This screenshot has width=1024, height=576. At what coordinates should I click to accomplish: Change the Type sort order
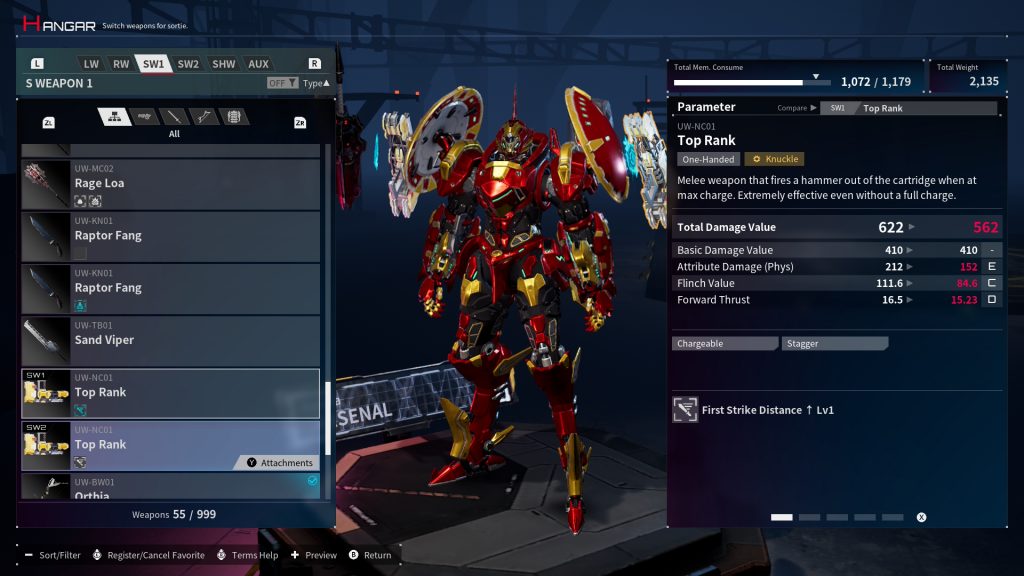coord(315,83)
